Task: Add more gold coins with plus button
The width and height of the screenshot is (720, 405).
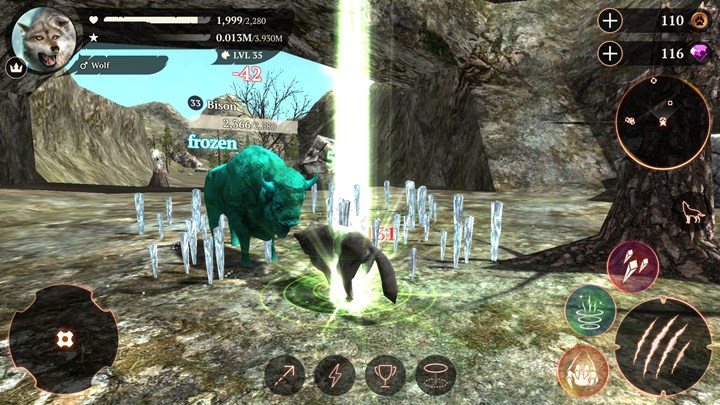Action: (610, 20)
